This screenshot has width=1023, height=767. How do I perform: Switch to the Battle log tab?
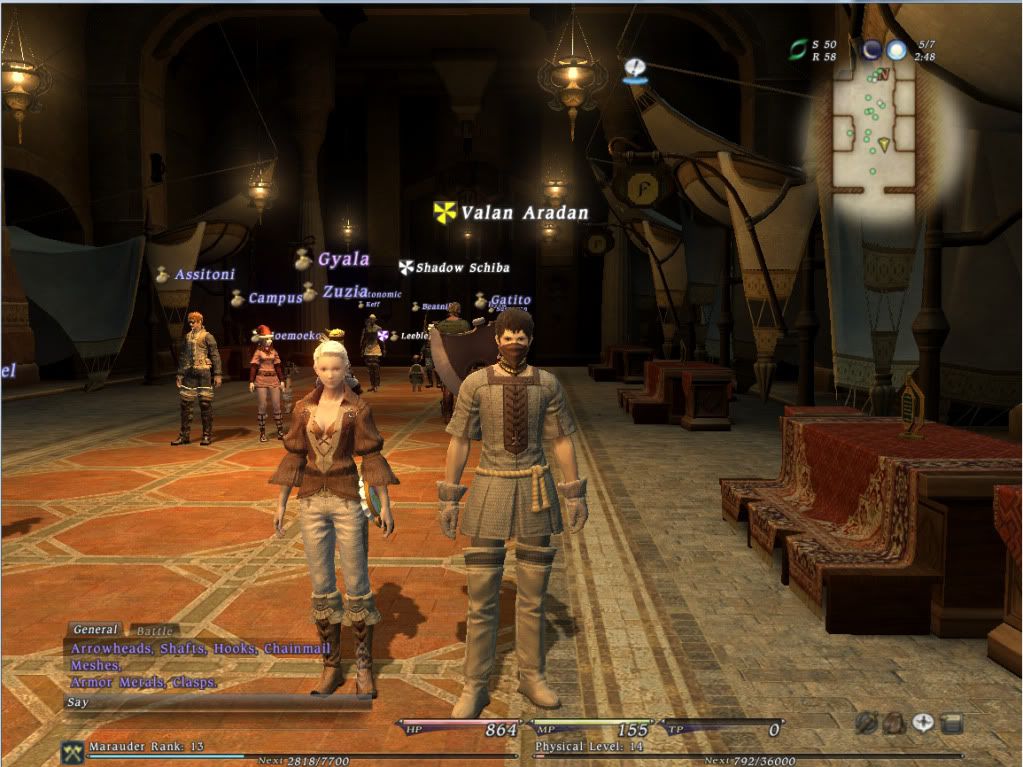[x=154, y=631]
